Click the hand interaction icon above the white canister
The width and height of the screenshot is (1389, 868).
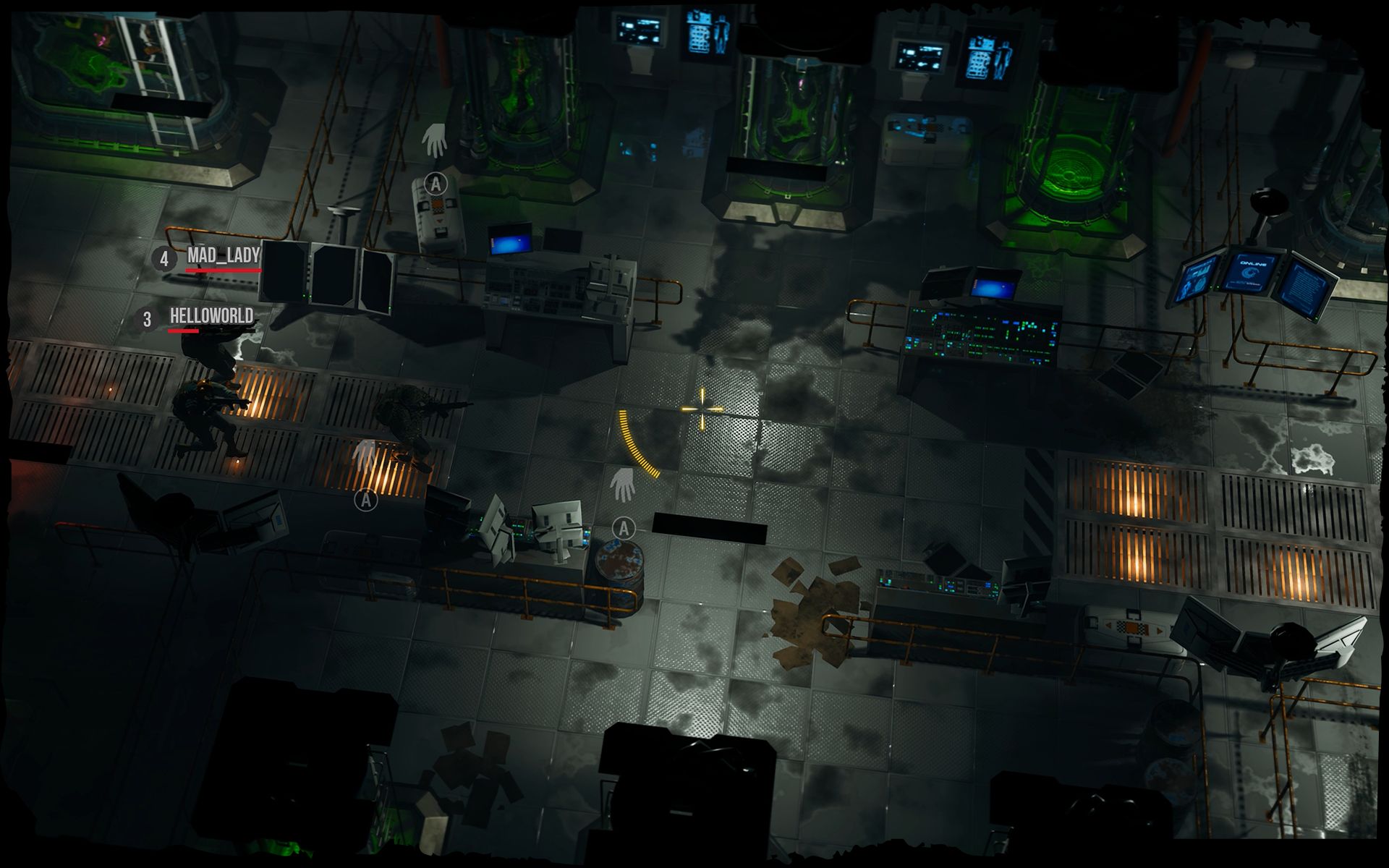pos(435,140)
